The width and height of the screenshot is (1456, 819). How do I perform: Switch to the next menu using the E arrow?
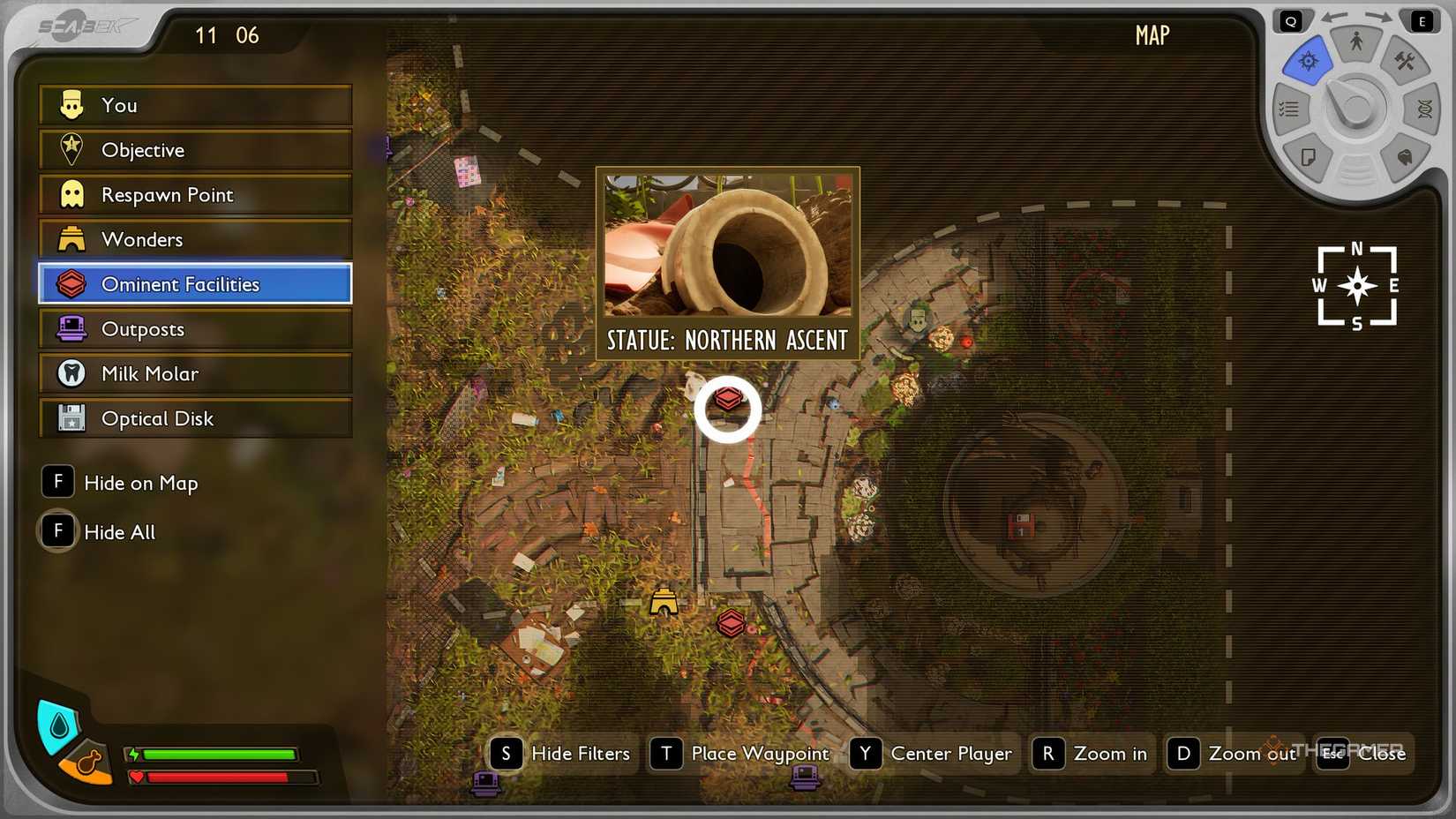(x=1422, y=19)
